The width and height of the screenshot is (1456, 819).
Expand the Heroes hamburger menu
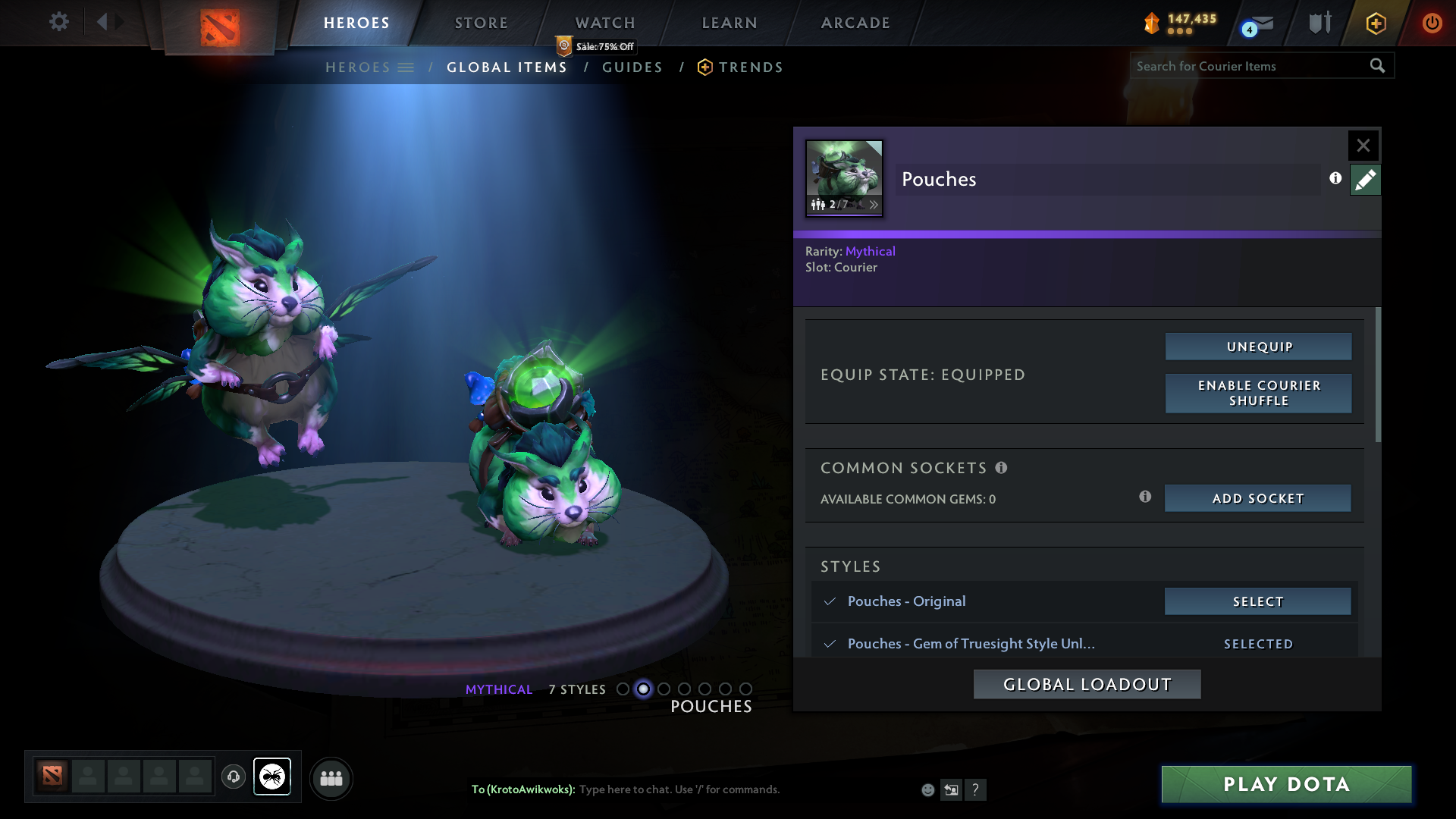pyautogui.click(x=407, y=67)
